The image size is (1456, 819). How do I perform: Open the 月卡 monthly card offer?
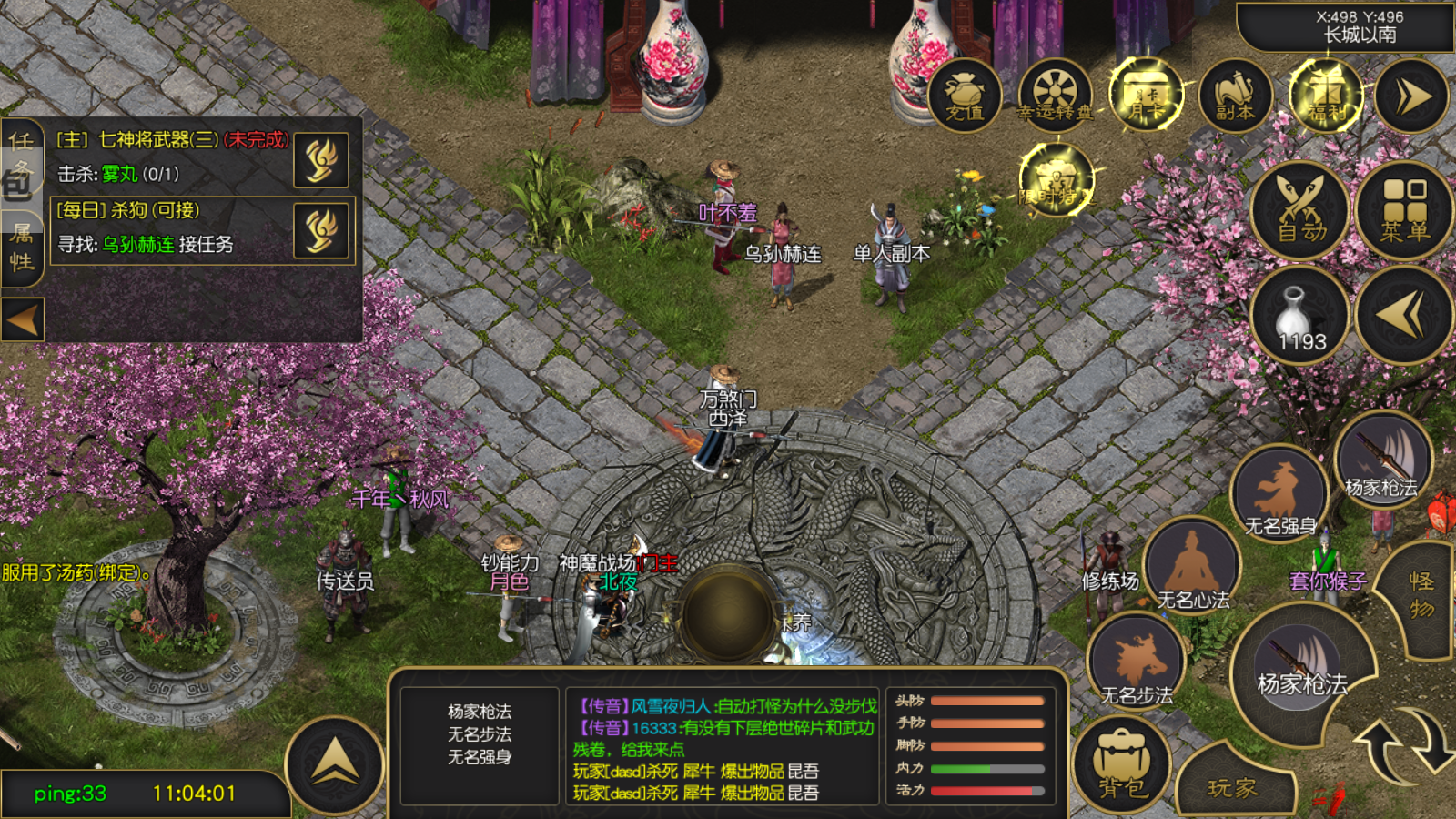click(x=1145, y=96)
